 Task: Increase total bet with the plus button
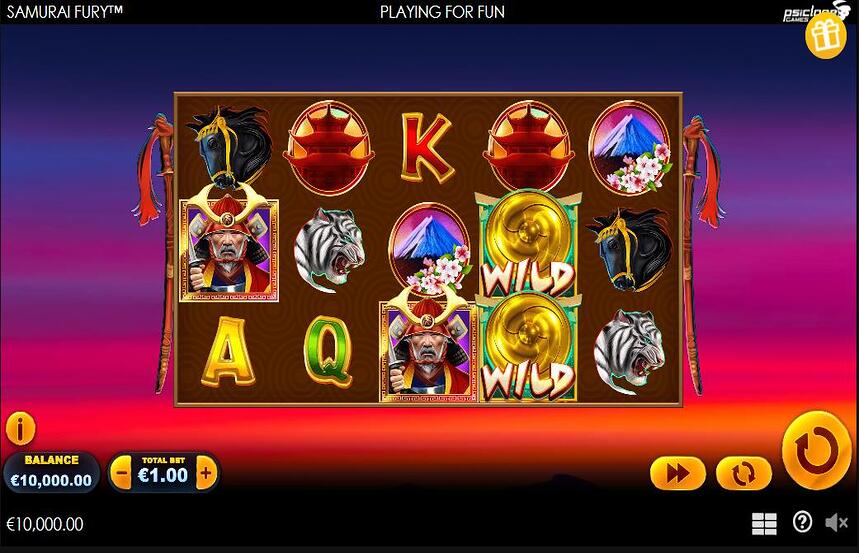206,473
